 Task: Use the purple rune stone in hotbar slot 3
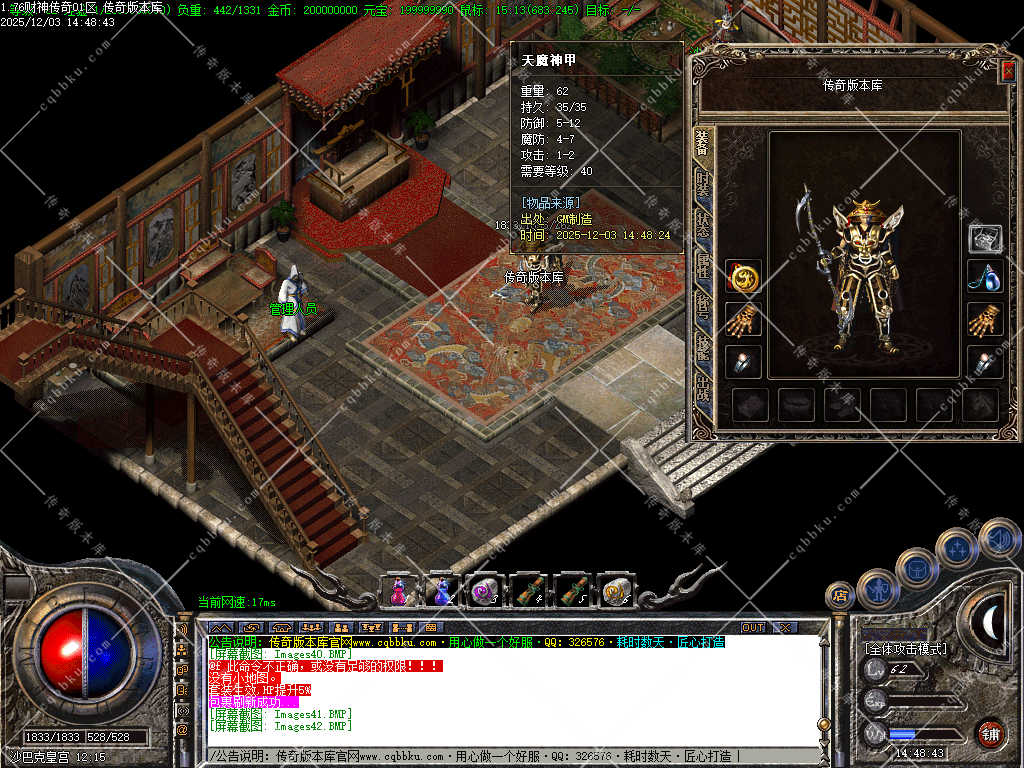(x=485, y=591)
